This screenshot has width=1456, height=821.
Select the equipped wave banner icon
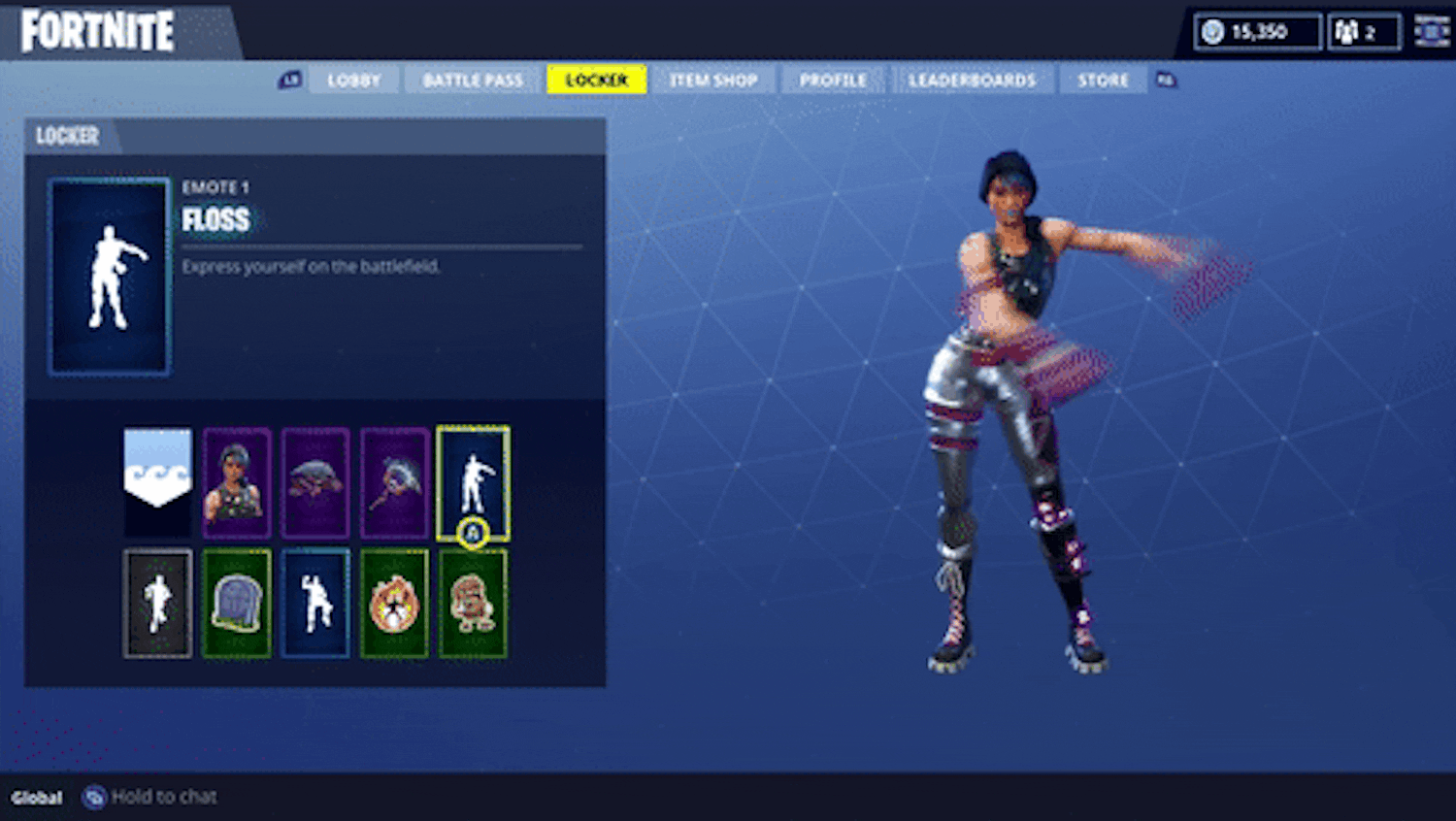pos(157,480)
